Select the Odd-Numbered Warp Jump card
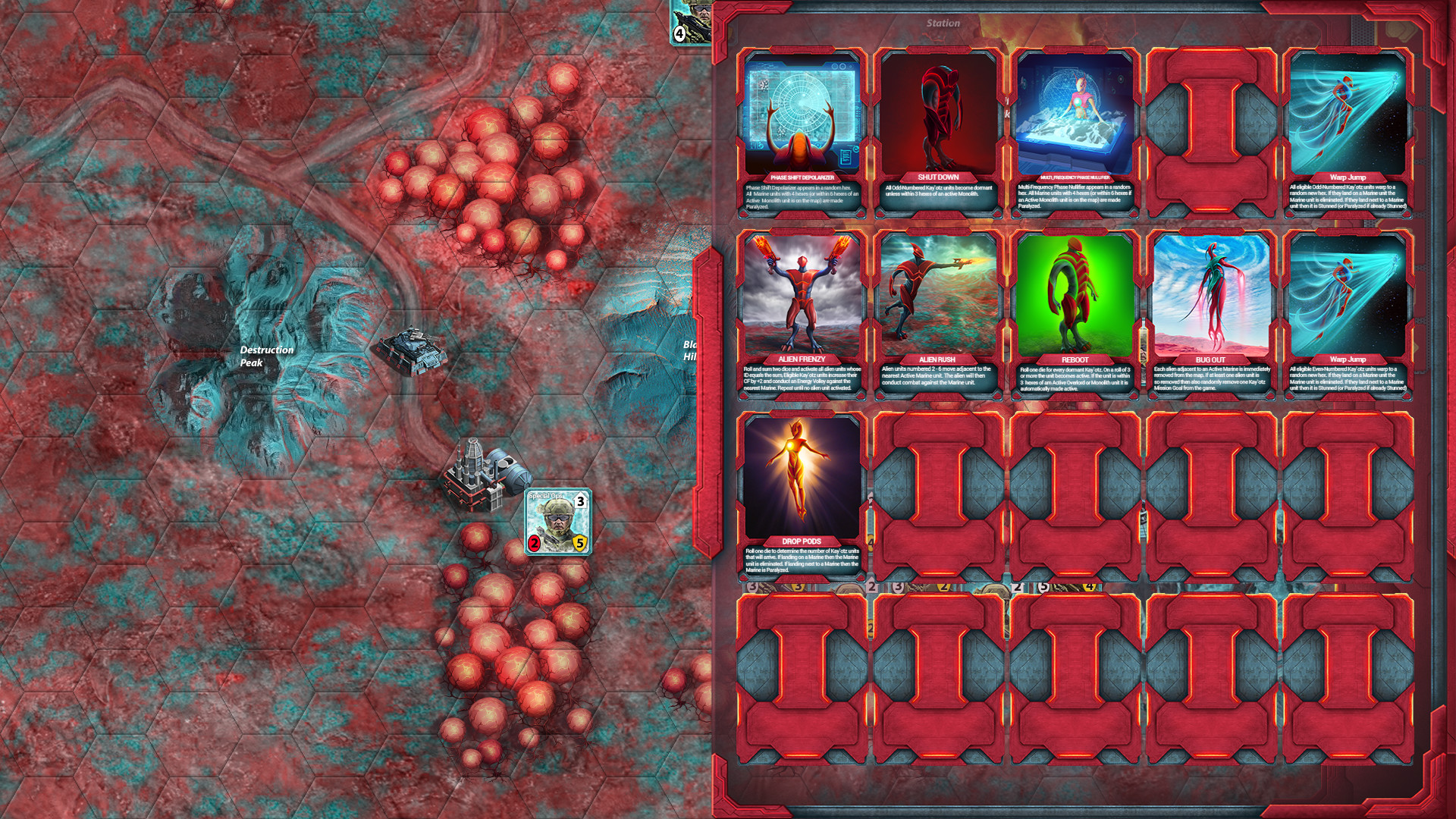Screen dimensions: 1456x819 pos(1348,133)
